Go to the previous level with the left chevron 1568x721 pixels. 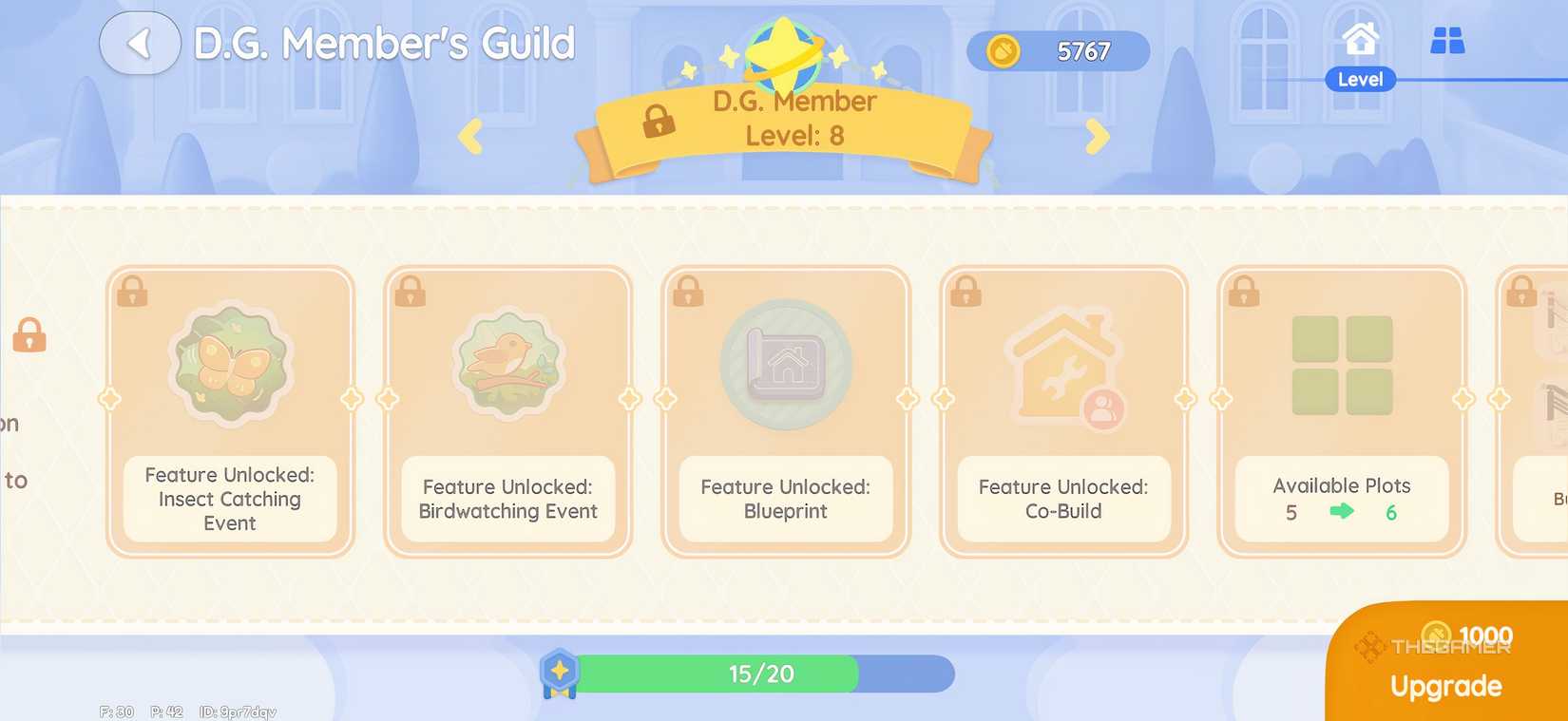pos(469,136)
